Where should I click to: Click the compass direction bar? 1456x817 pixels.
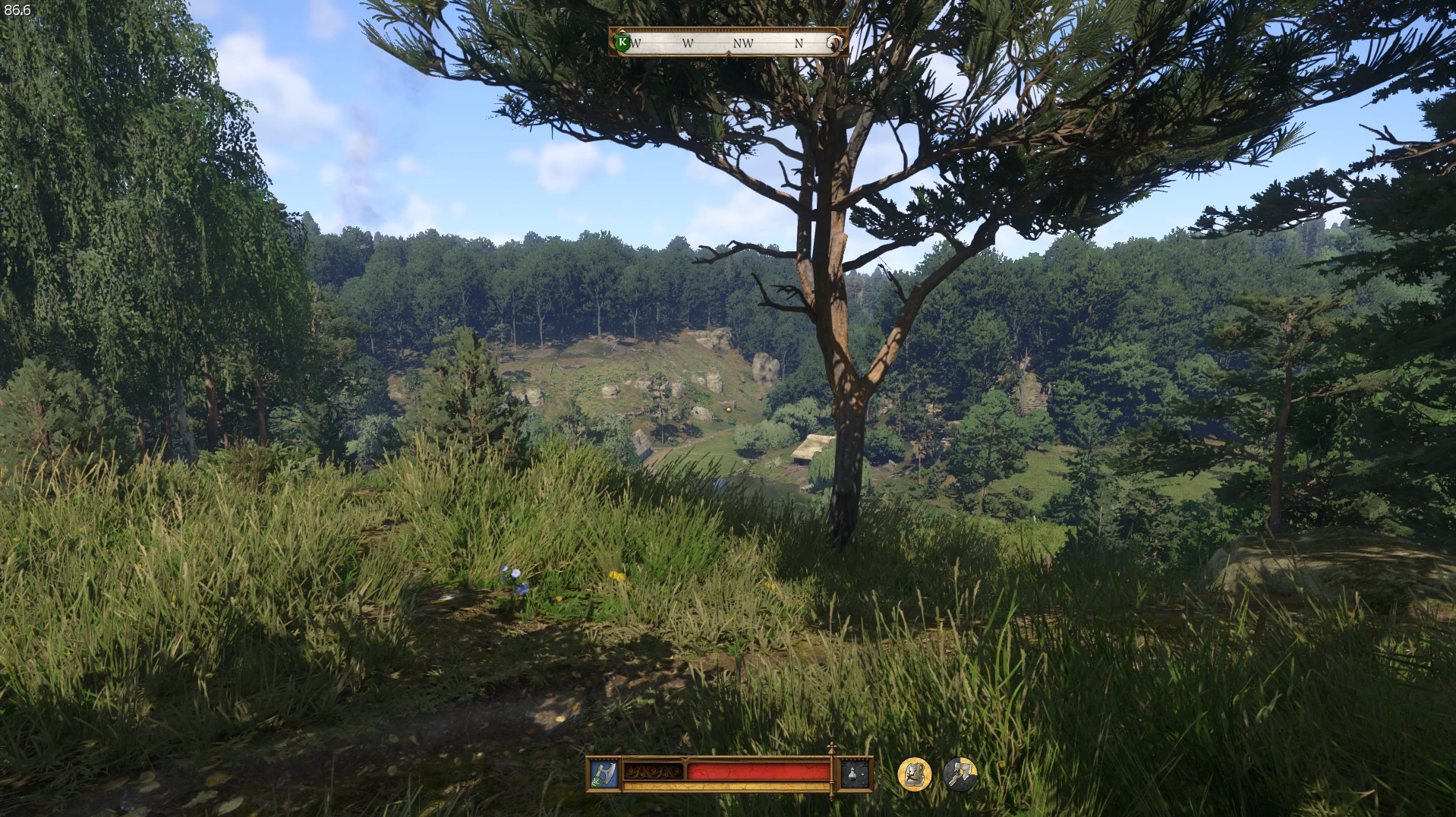coord(727,43)
